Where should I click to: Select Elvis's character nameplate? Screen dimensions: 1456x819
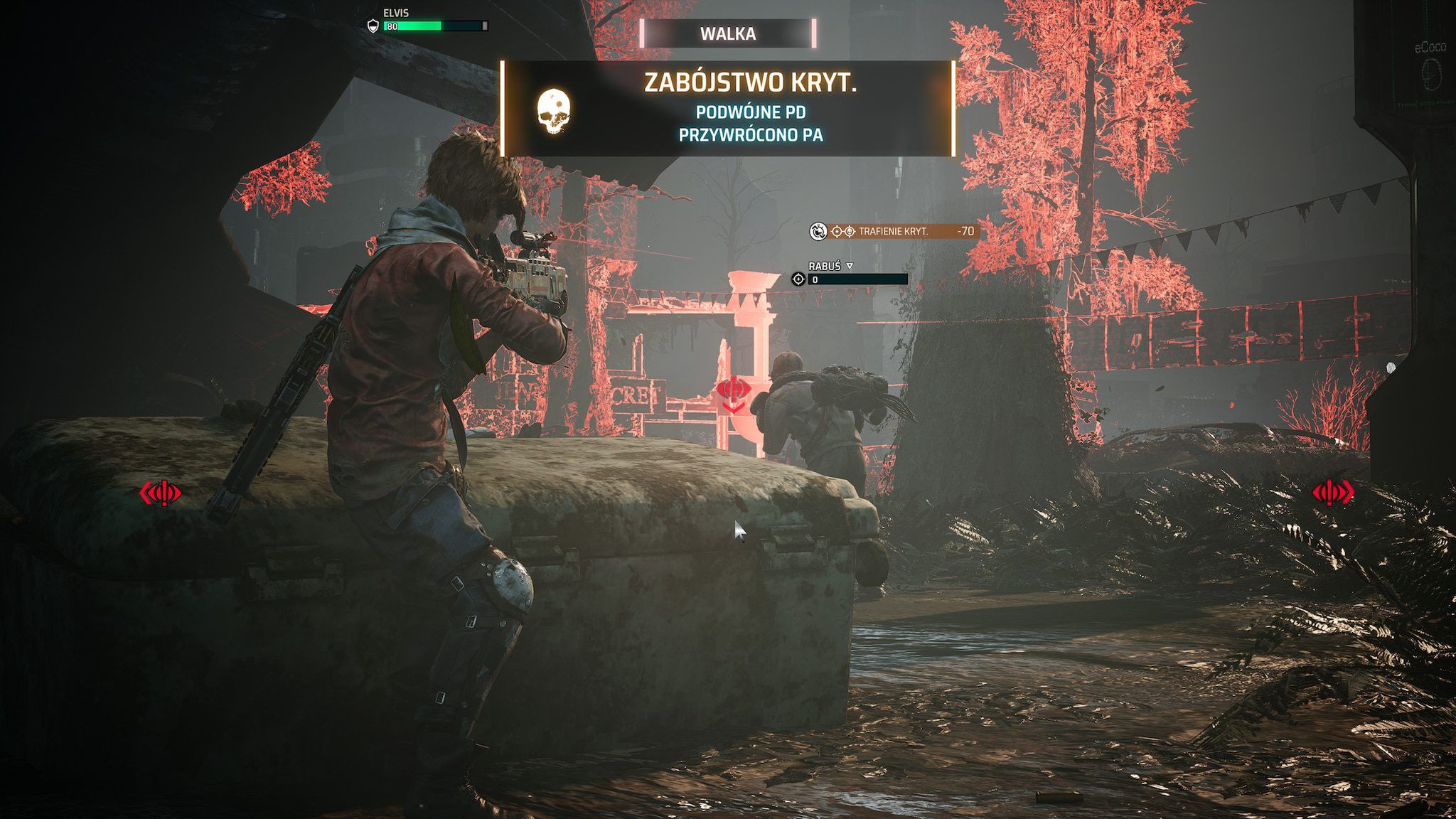[396, 14]
